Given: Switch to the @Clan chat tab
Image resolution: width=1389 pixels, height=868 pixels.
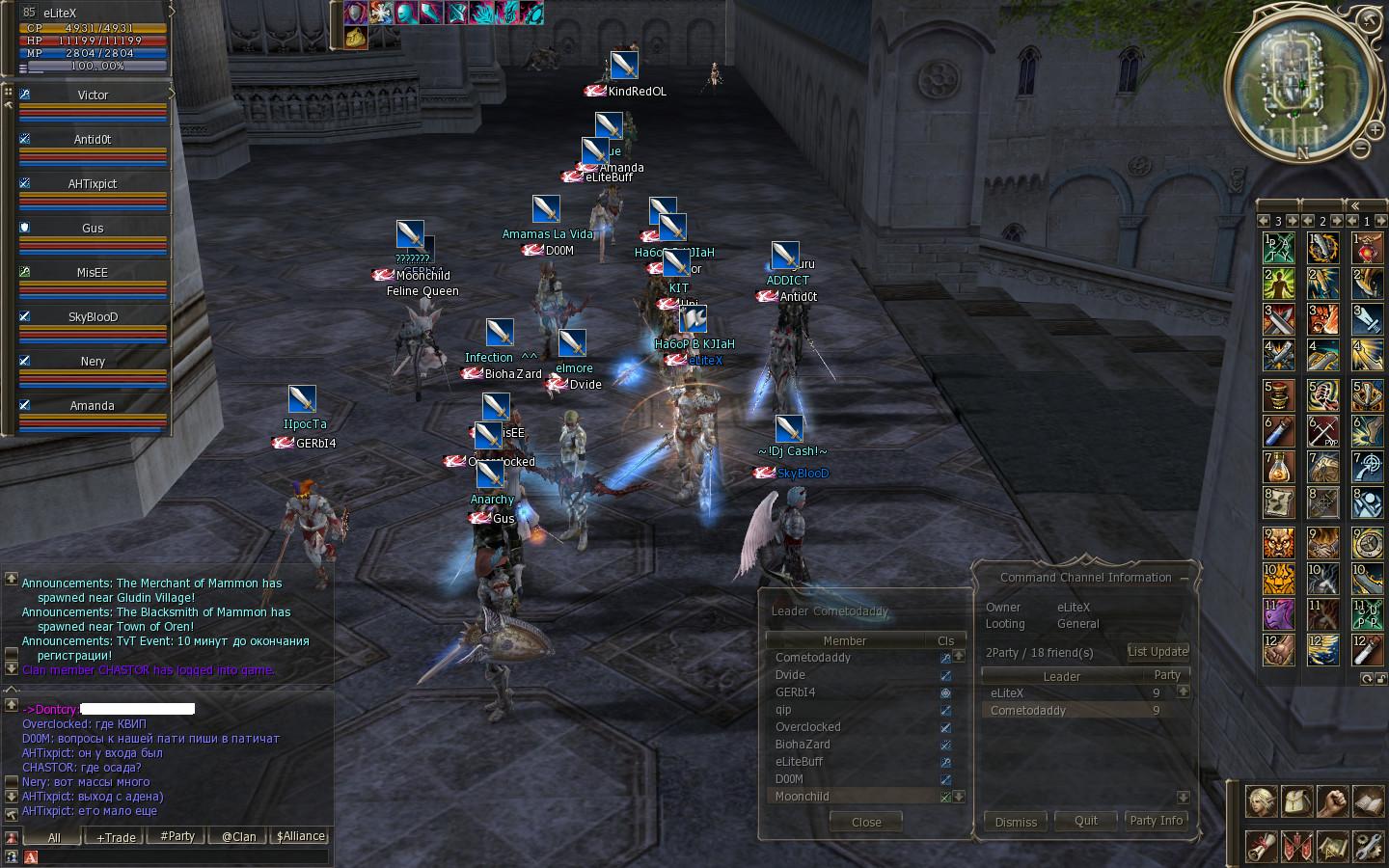Looking at the screenshot, I should point(238,836).
